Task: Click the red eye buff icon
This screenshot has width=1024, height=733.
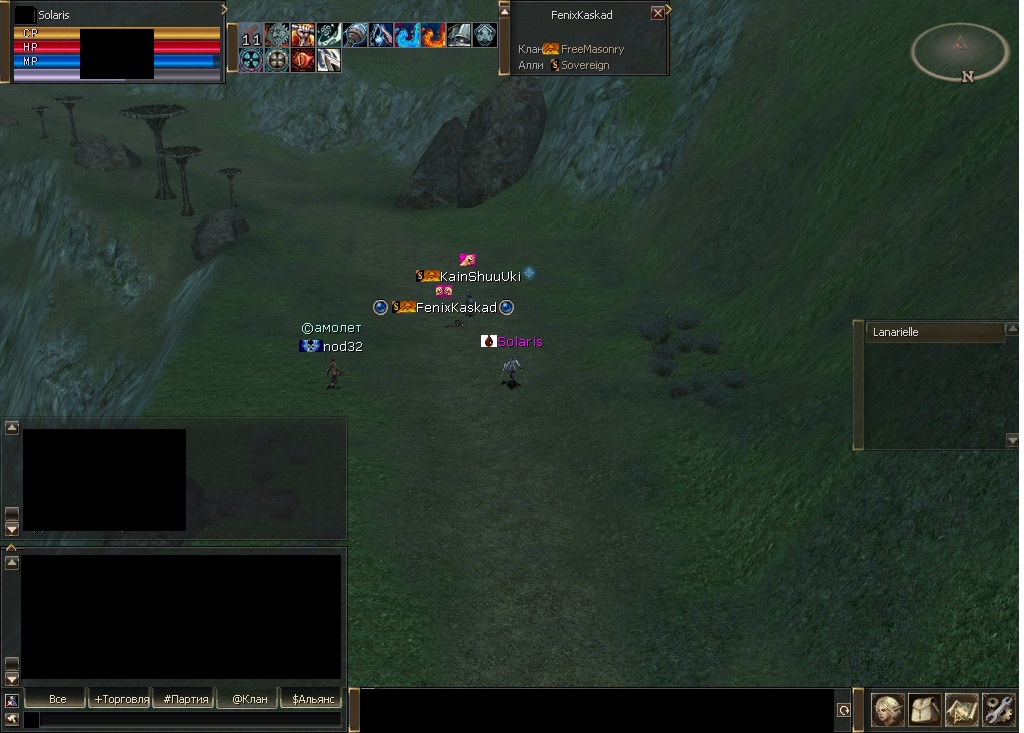Action: click(303, 60)
